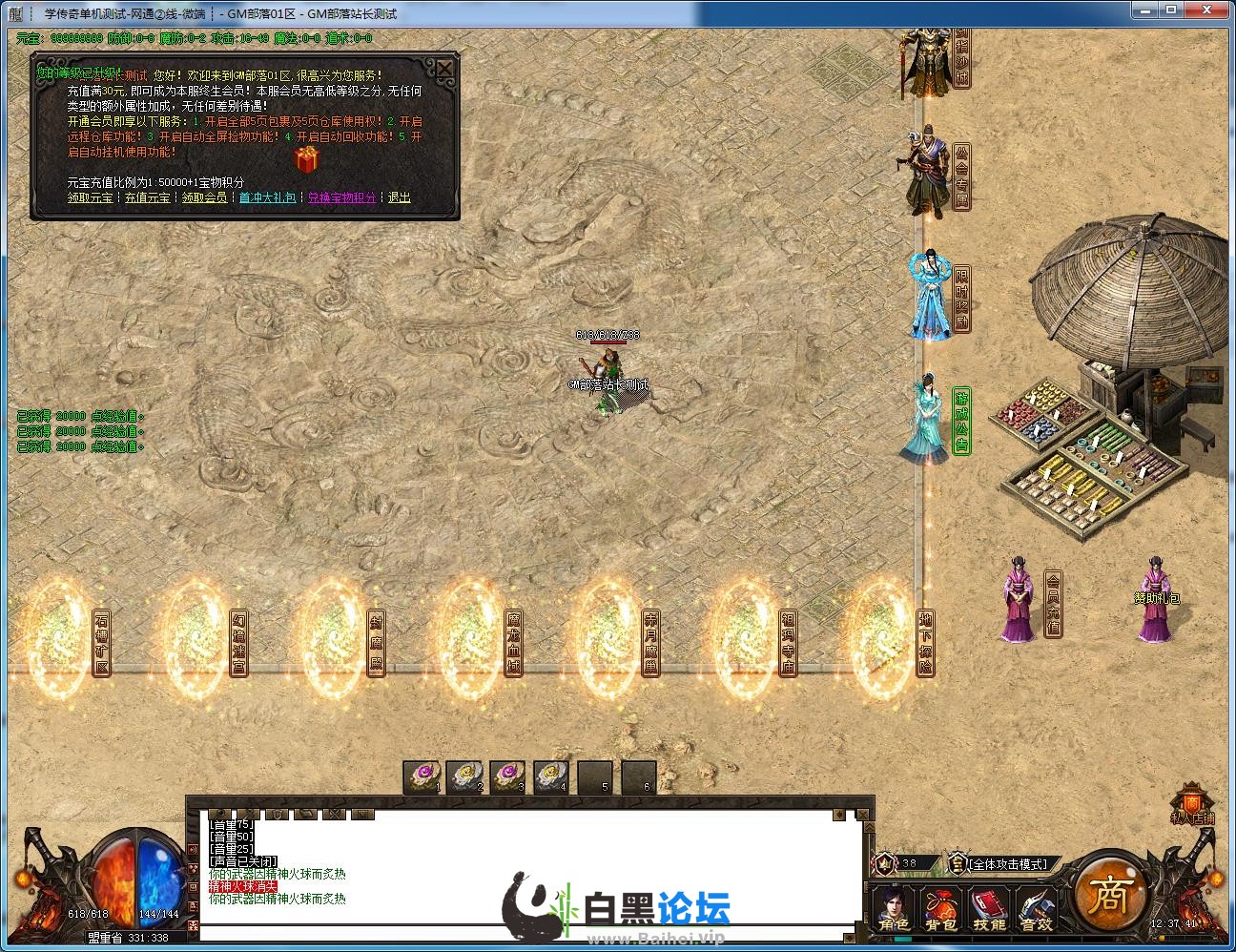1236x952 pixels.
Task: Click the 领取元宝 link in the dialog
Action: (x=90, y=197)
